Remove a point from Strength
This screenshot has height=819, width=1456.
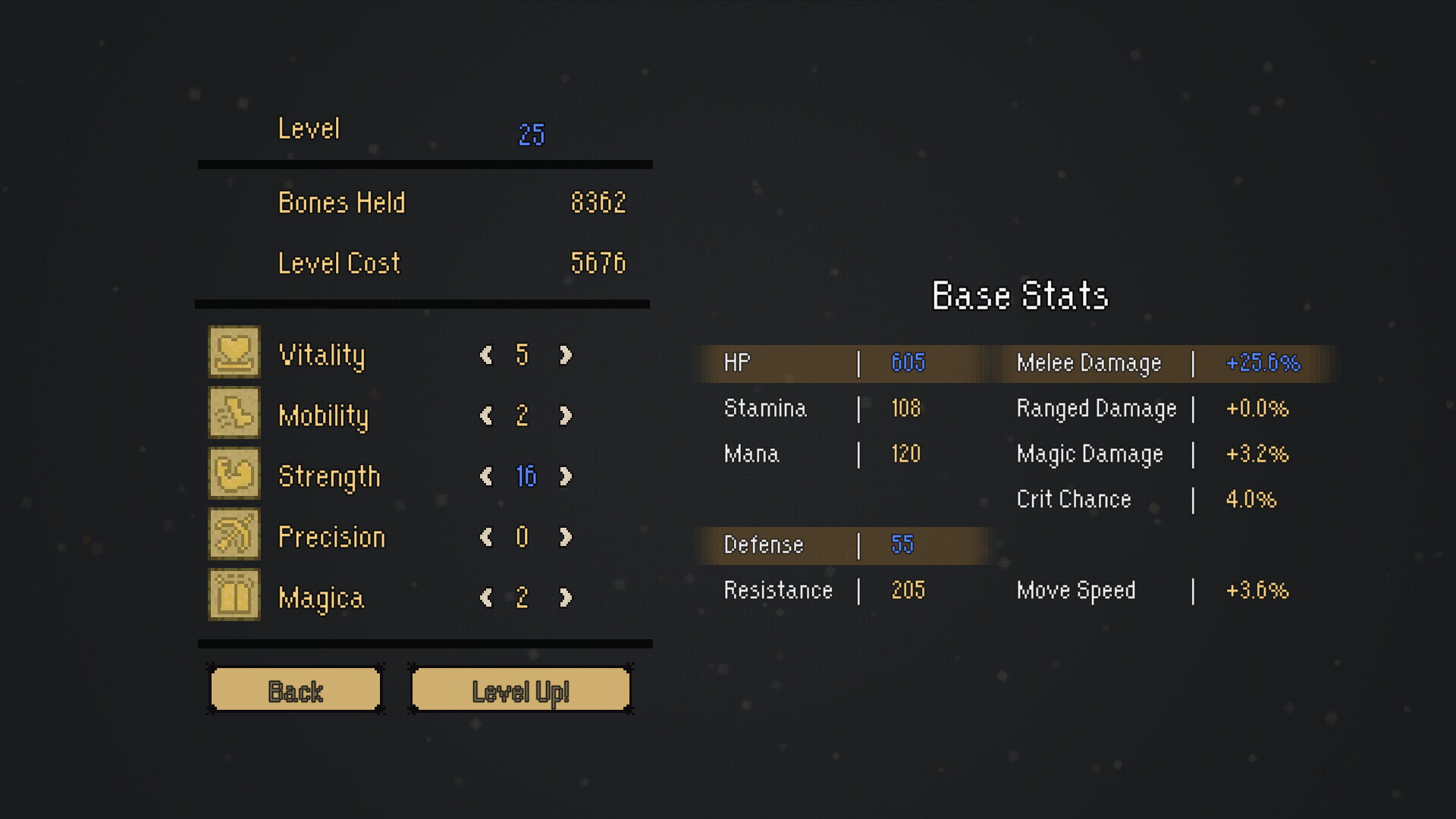tap(486, 476)
